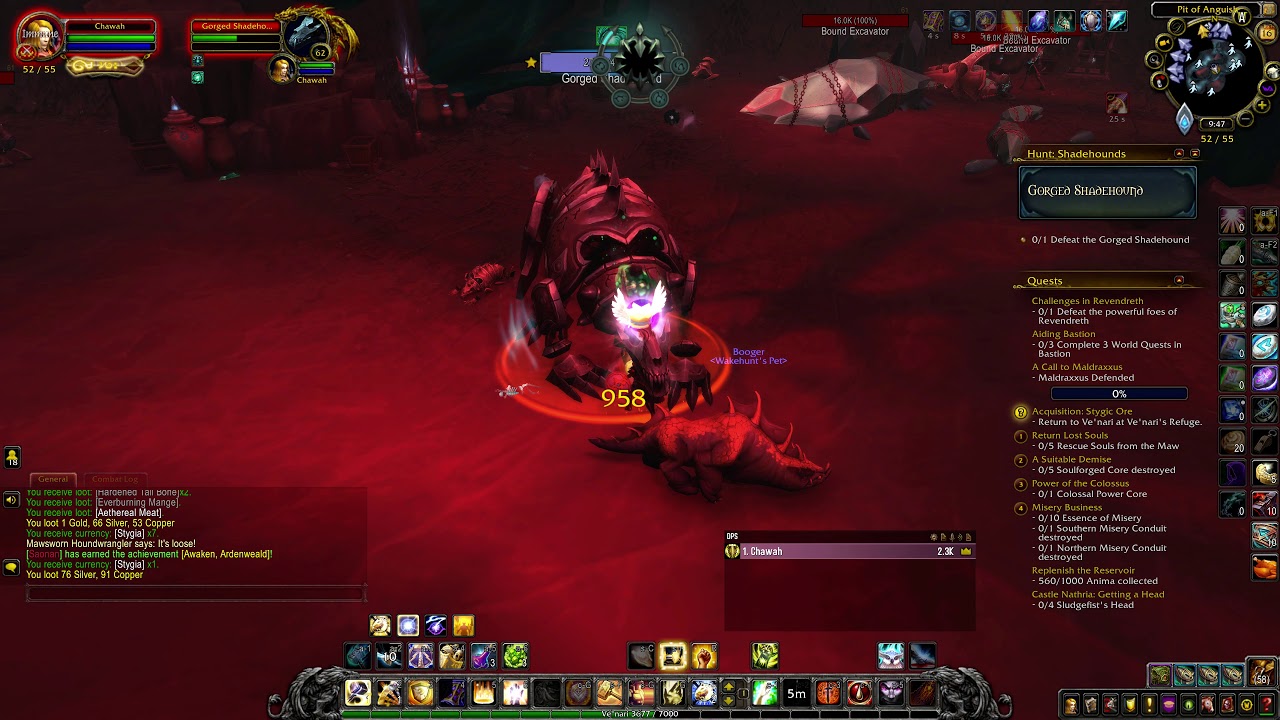Screen dimensions: 1280x720
Task: Open the Acquisition: Stygic Ore quest entry
Action: point(1082,411)
